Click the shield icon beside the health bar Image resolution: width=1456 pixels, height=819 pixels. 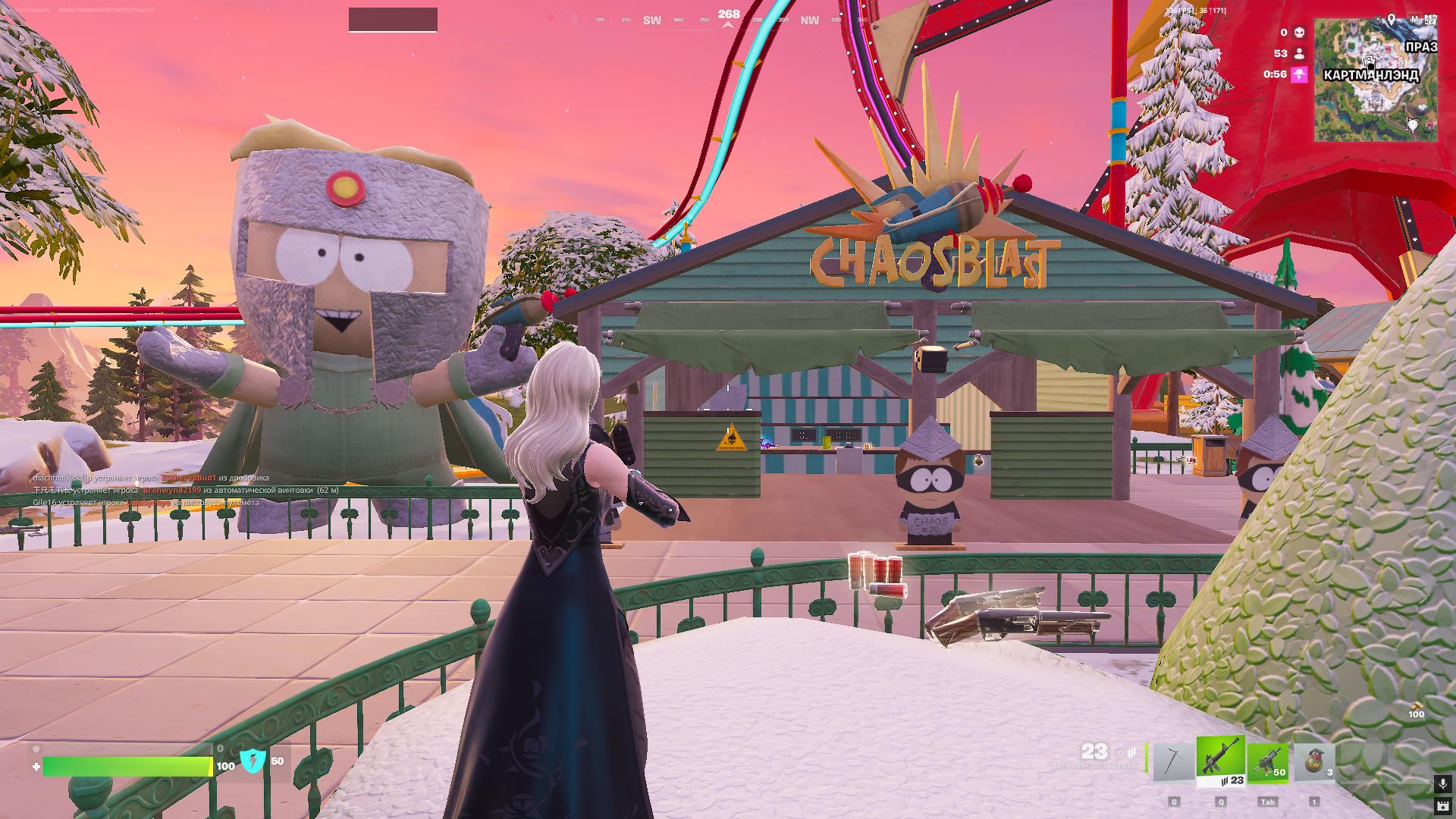coord(253,761)
